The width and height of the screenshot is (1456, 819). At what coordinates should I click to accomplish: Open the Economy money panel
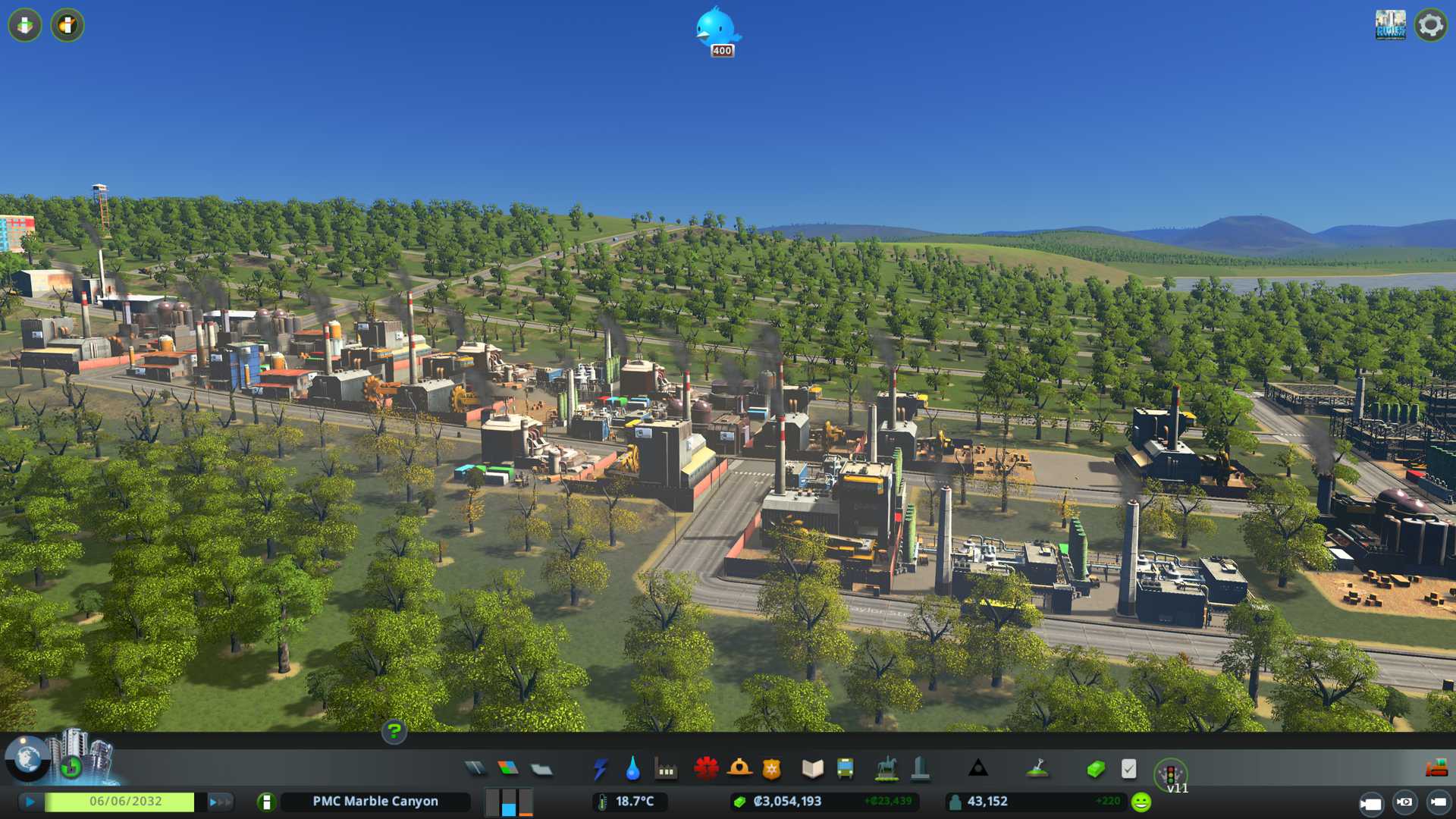pos(1095,769)
